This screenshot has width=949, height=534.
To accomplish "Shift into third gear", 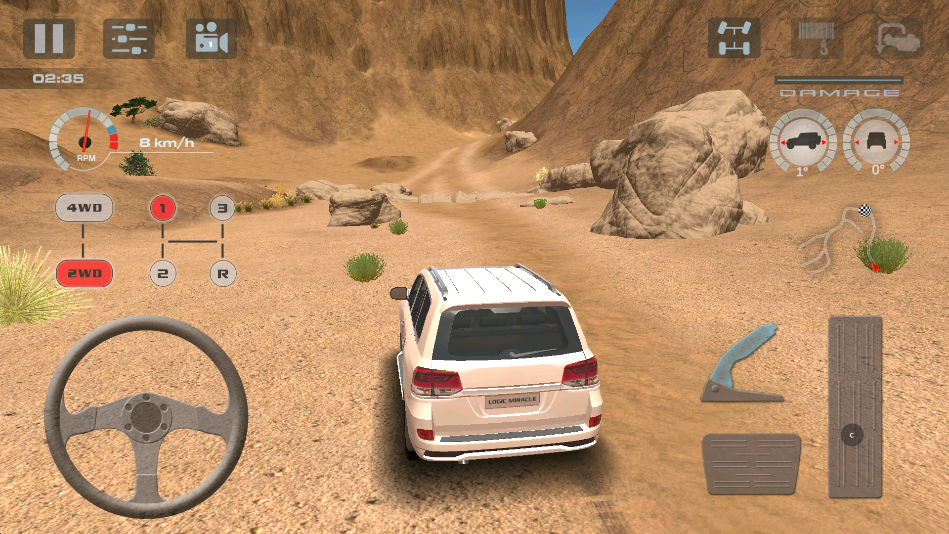I will 222,209.
